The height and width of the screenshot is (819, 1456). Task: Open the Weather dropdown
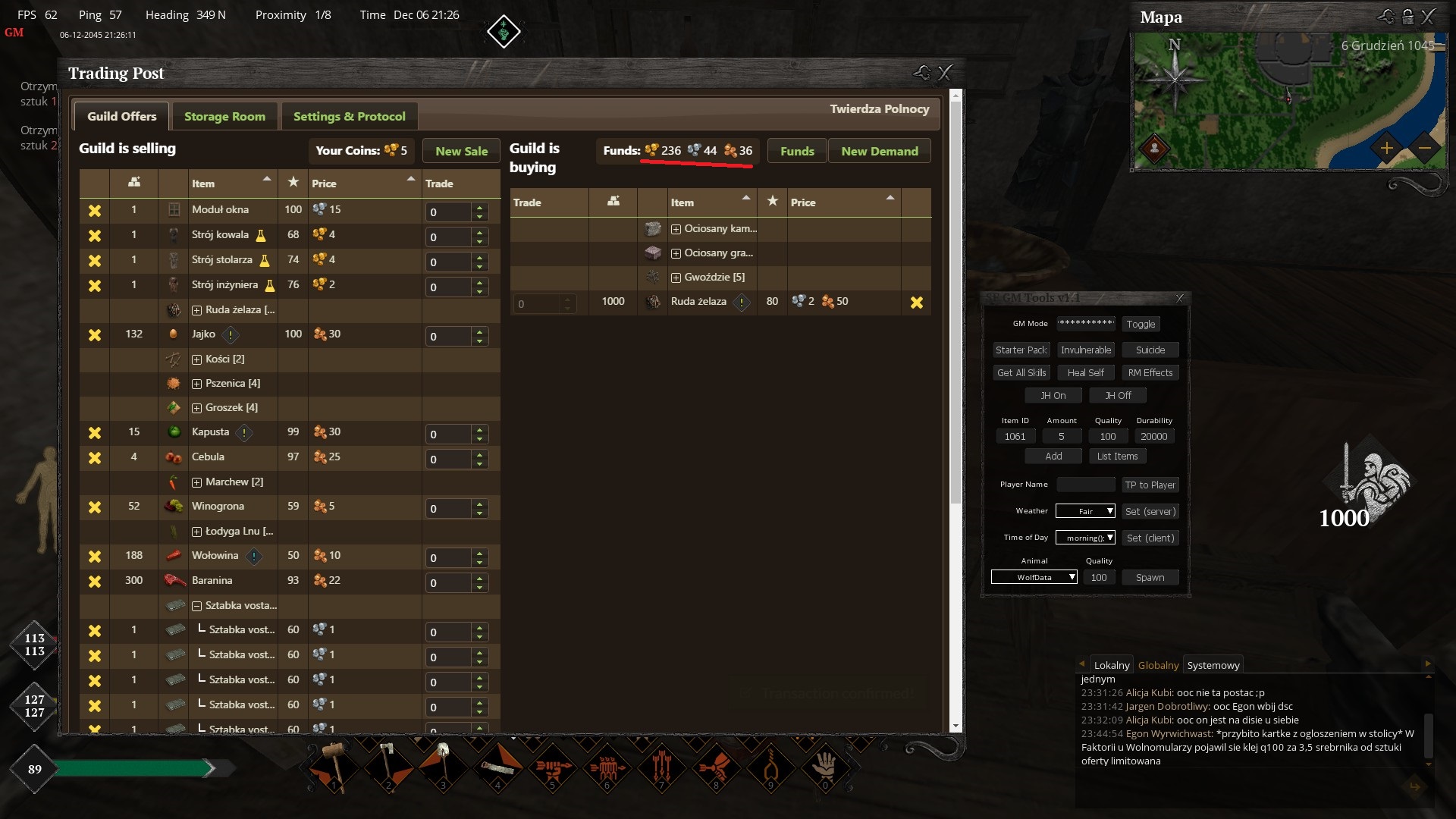1085,511
